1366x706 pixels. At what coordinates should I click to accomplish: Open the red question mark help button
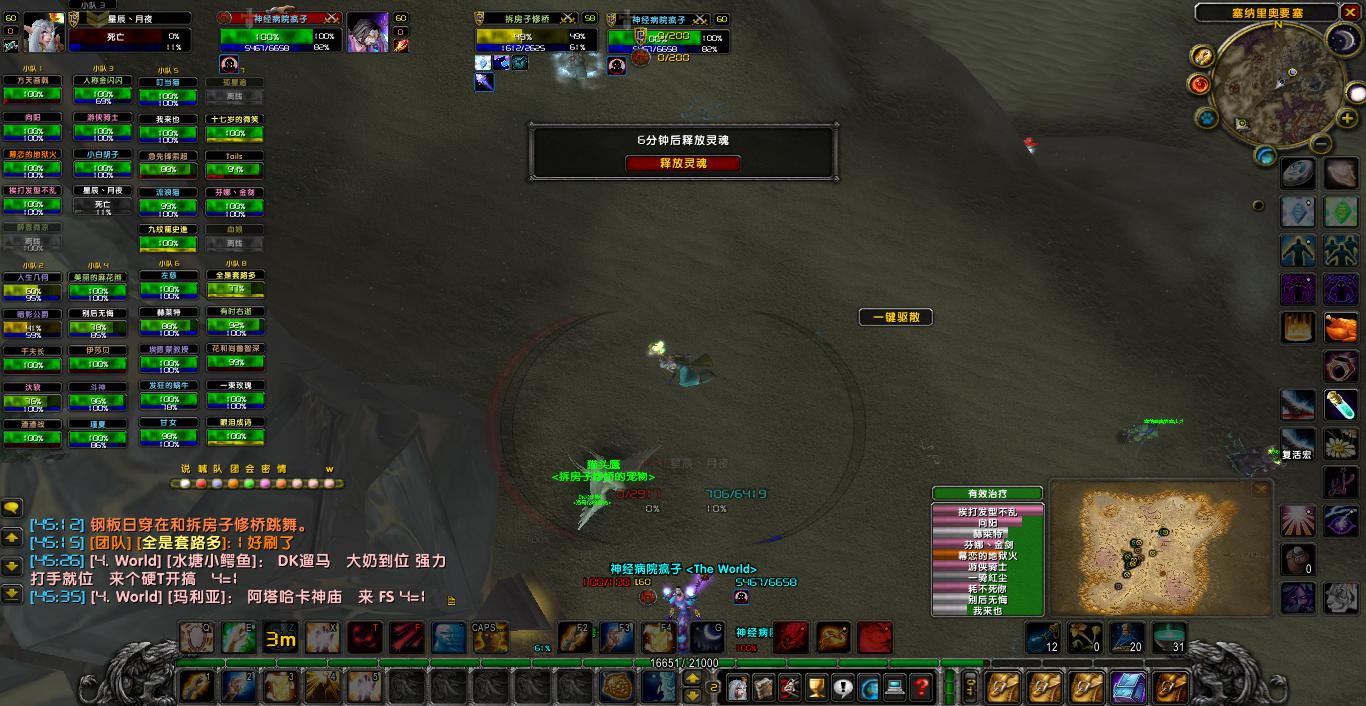[921, 687]
